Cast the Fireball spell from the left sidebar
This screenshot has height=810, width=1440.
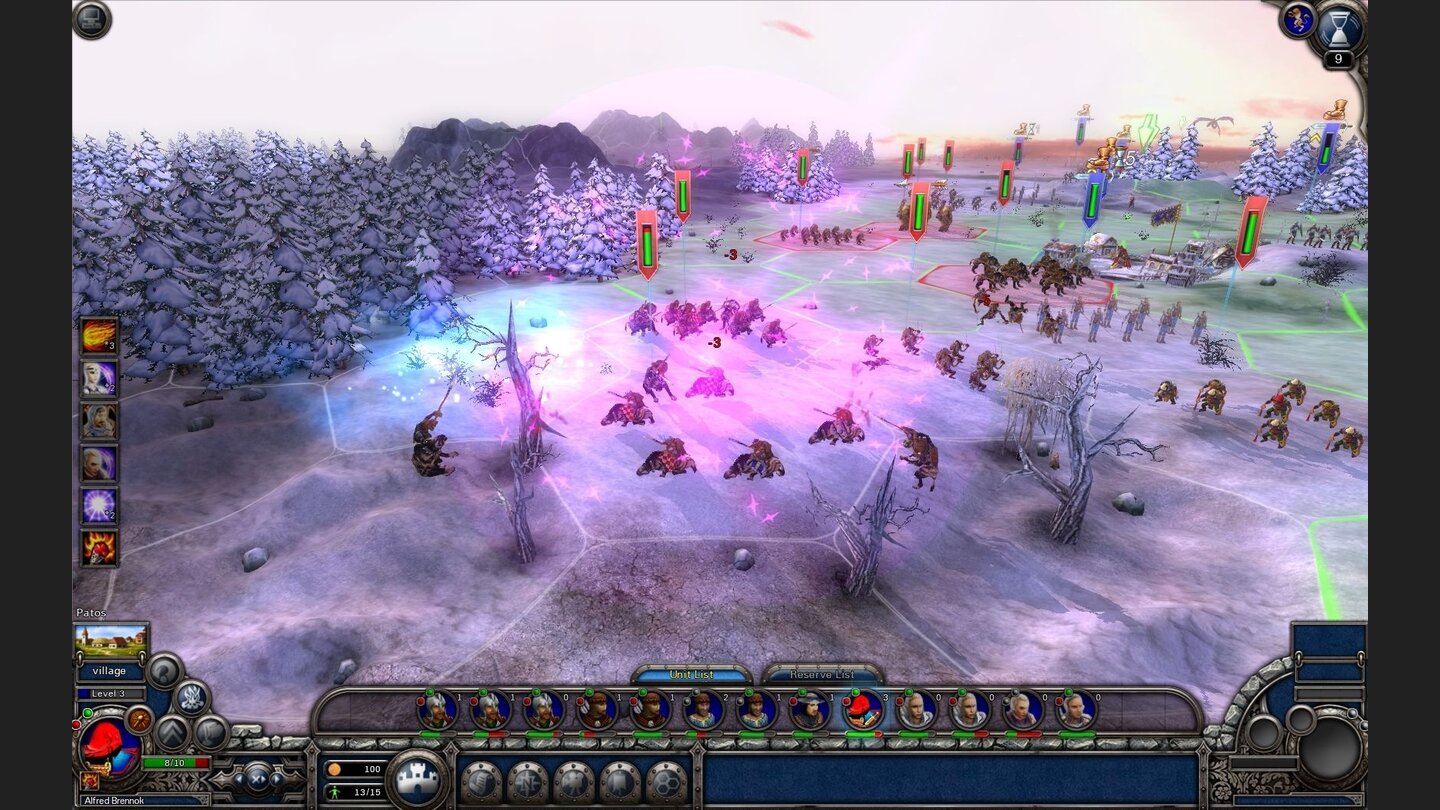pos(99,337)
